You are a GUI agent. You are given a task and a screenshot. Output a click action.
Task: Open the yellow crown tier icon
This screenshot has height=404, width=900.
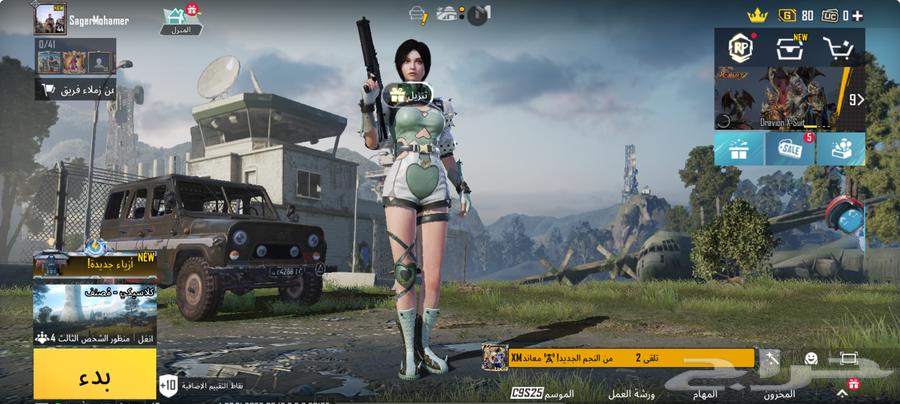click(x=757, y=15)
